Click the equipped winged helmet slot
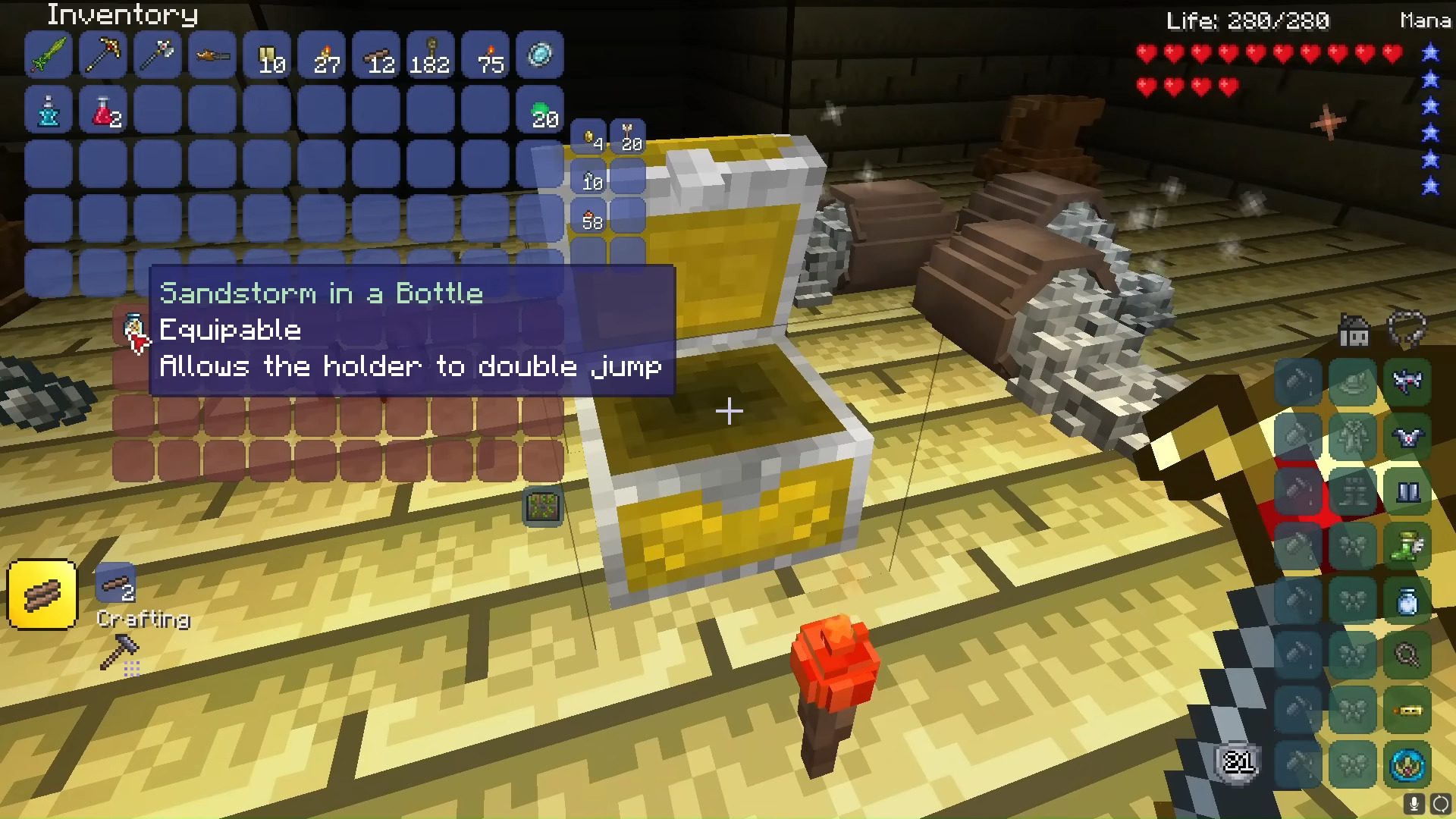 click(x=1407, y=381)
